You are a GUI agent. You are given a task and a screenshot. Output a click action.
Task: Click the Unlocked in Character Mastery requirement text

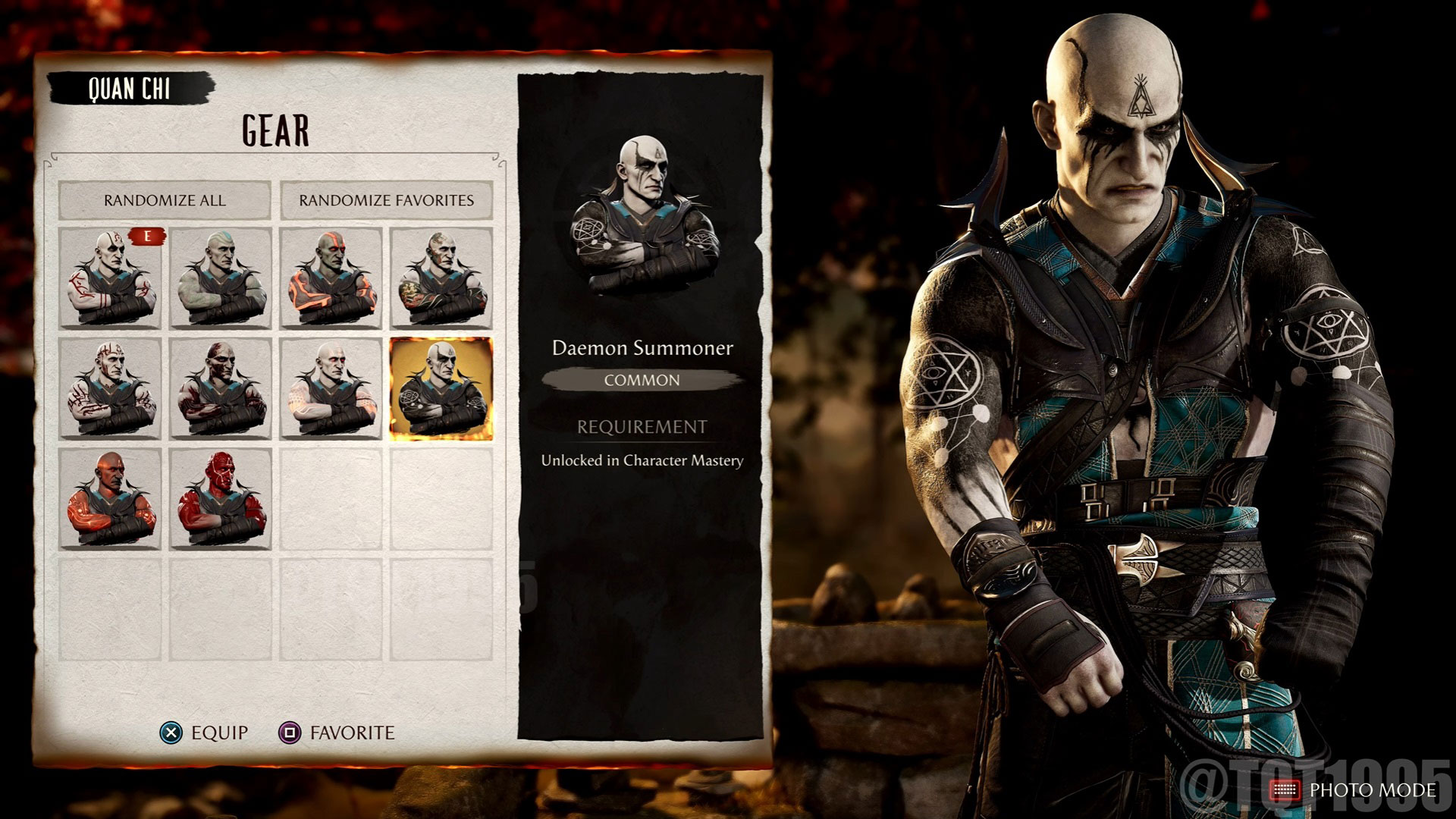643,459
